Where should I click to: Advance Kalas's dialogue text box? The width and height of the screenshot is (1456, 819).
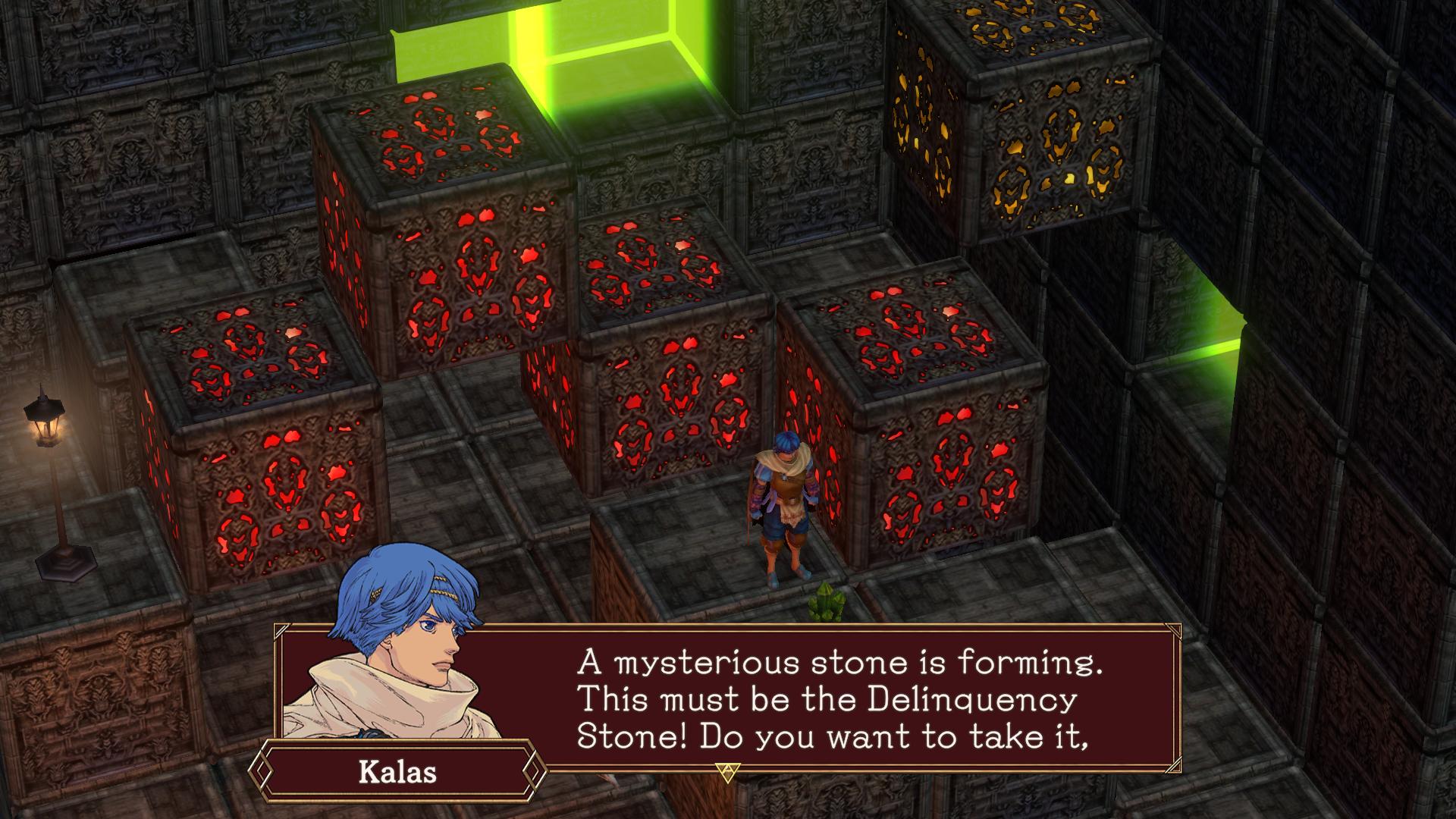pos(834,698)
